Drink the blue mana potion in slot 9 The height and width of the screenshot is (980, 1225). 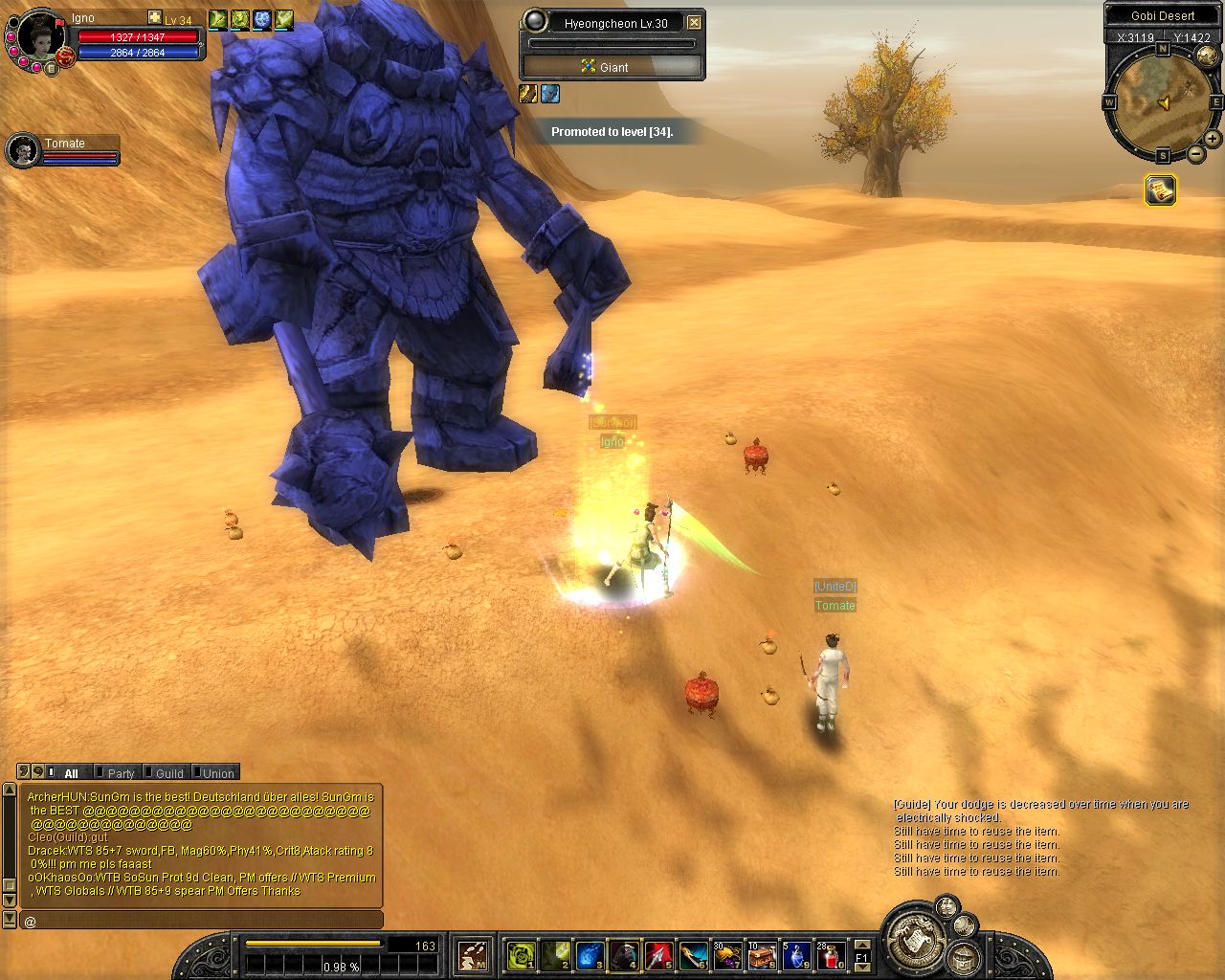[x=796, y=954]
